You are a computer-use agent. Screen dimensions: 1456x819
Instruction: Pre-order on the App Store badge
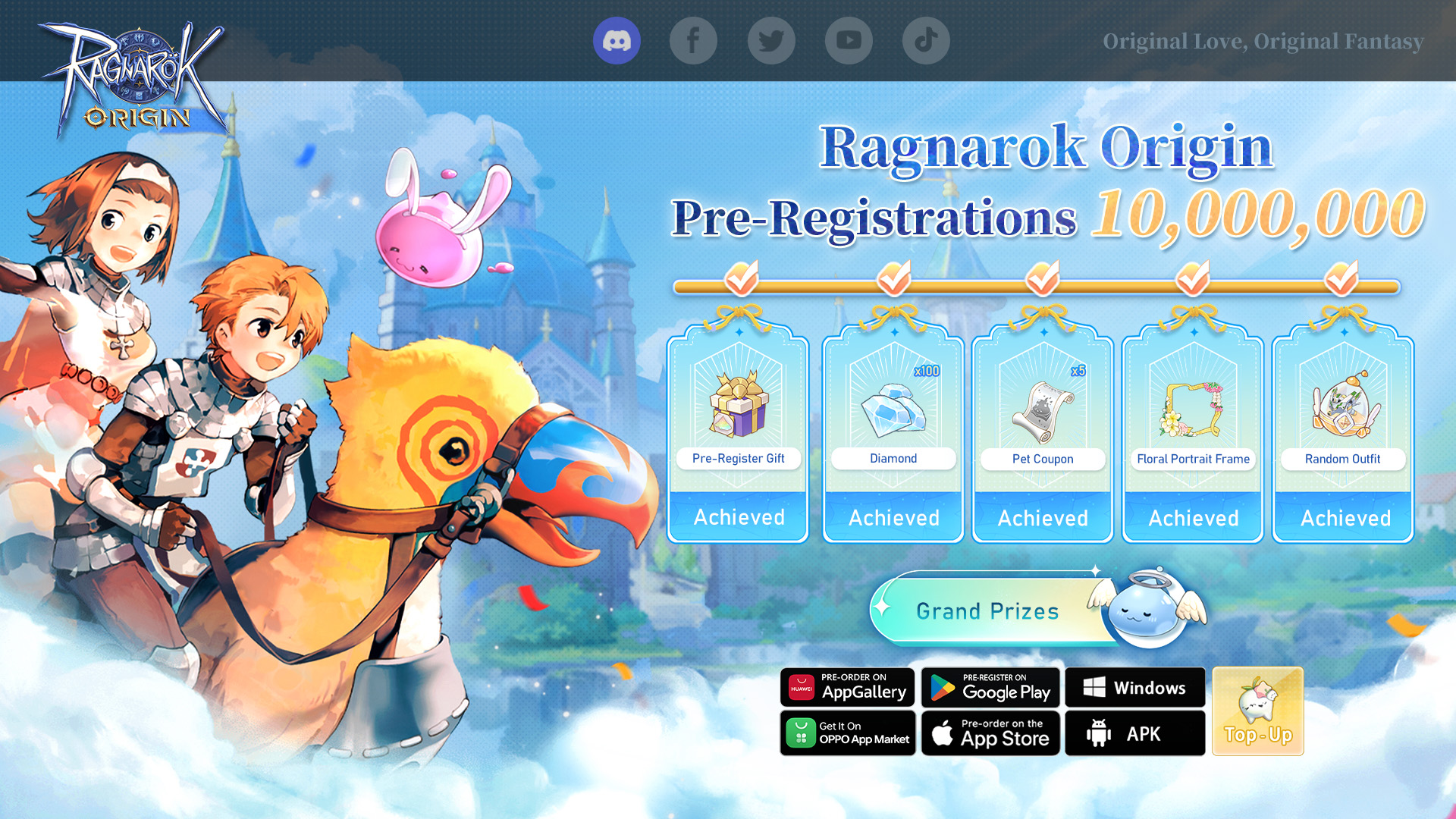(x=990, y=733)
